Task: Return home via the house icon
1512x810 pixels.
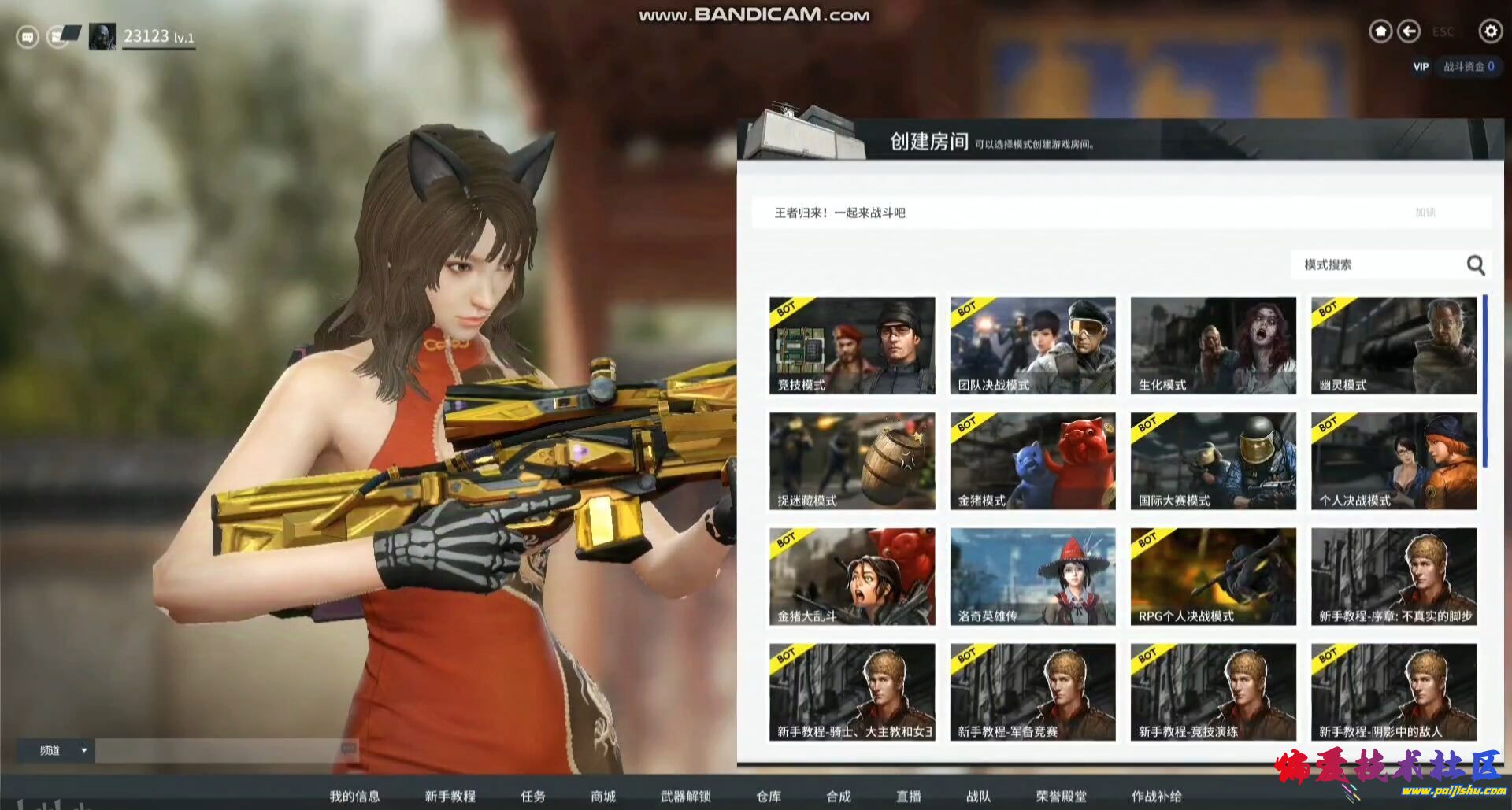Action: [x=1380, y=31]
